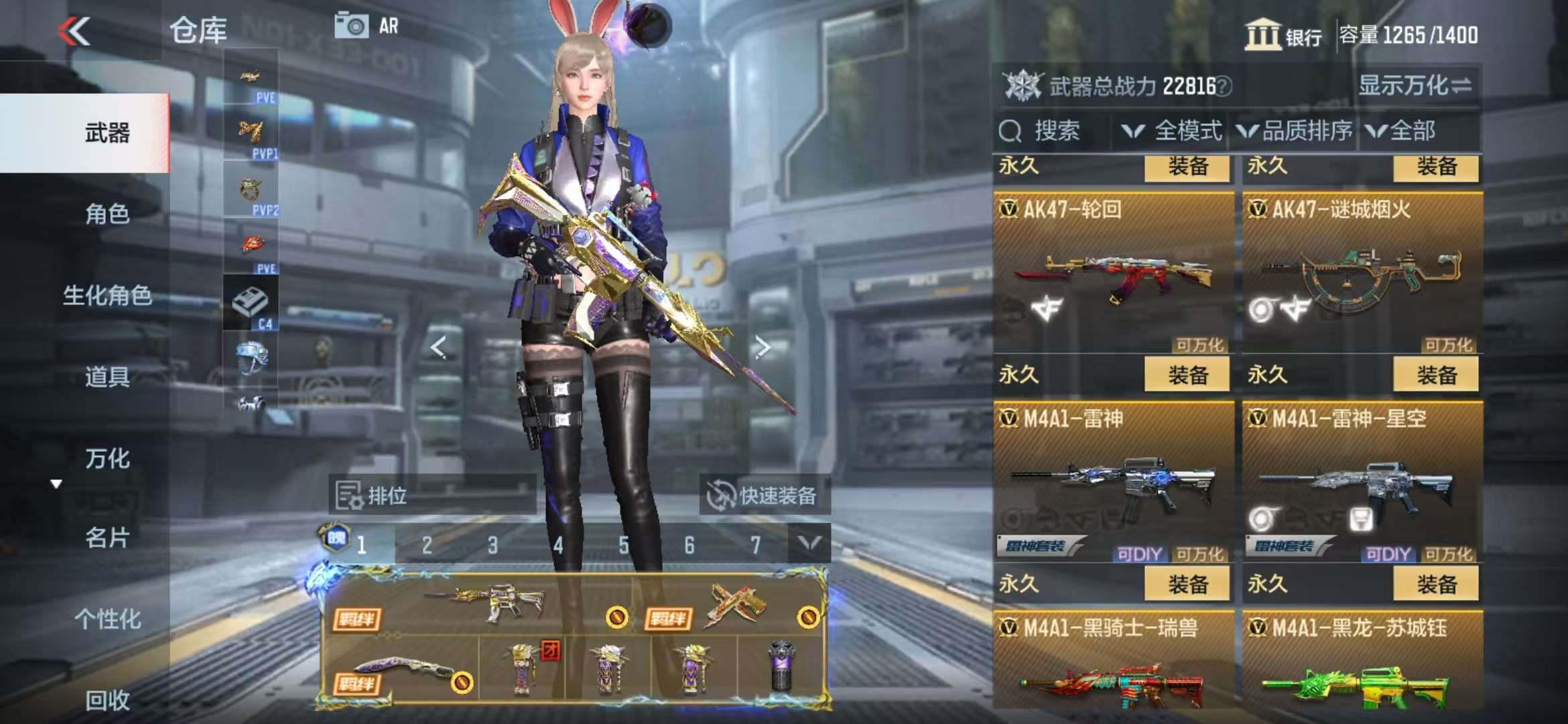
Task: Switch to loadout slot 3
Action: coord(493,545)
